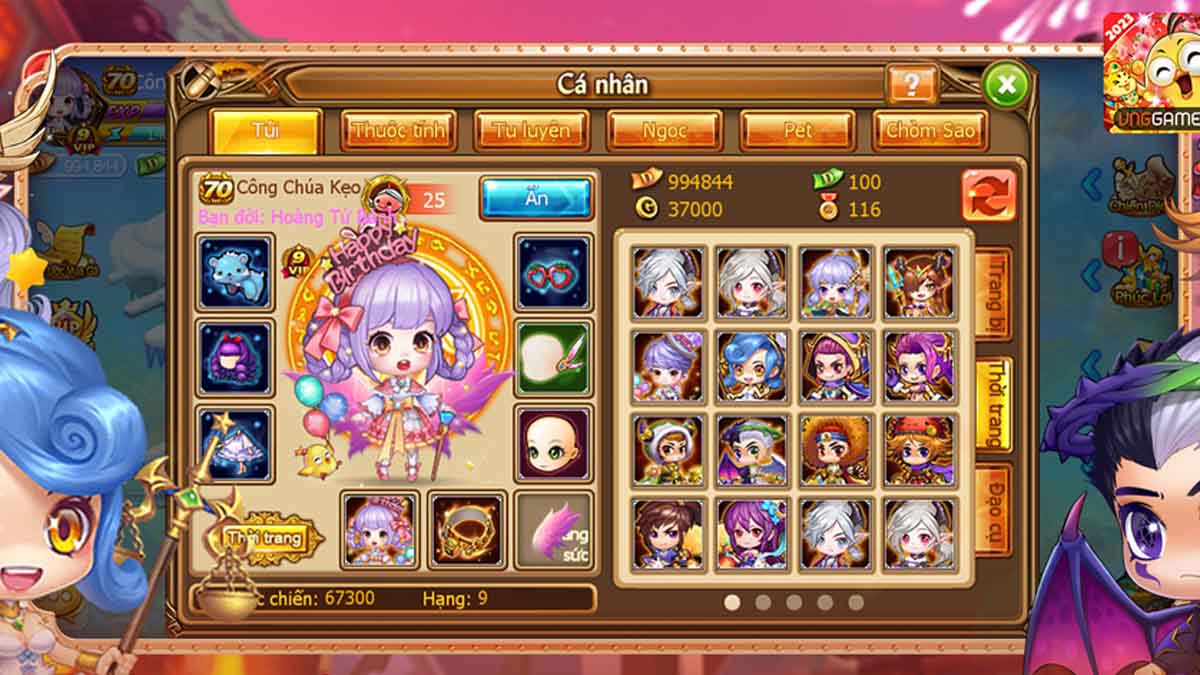Open the Ngọc tab
1200x675 pixels.
(664, 131)
